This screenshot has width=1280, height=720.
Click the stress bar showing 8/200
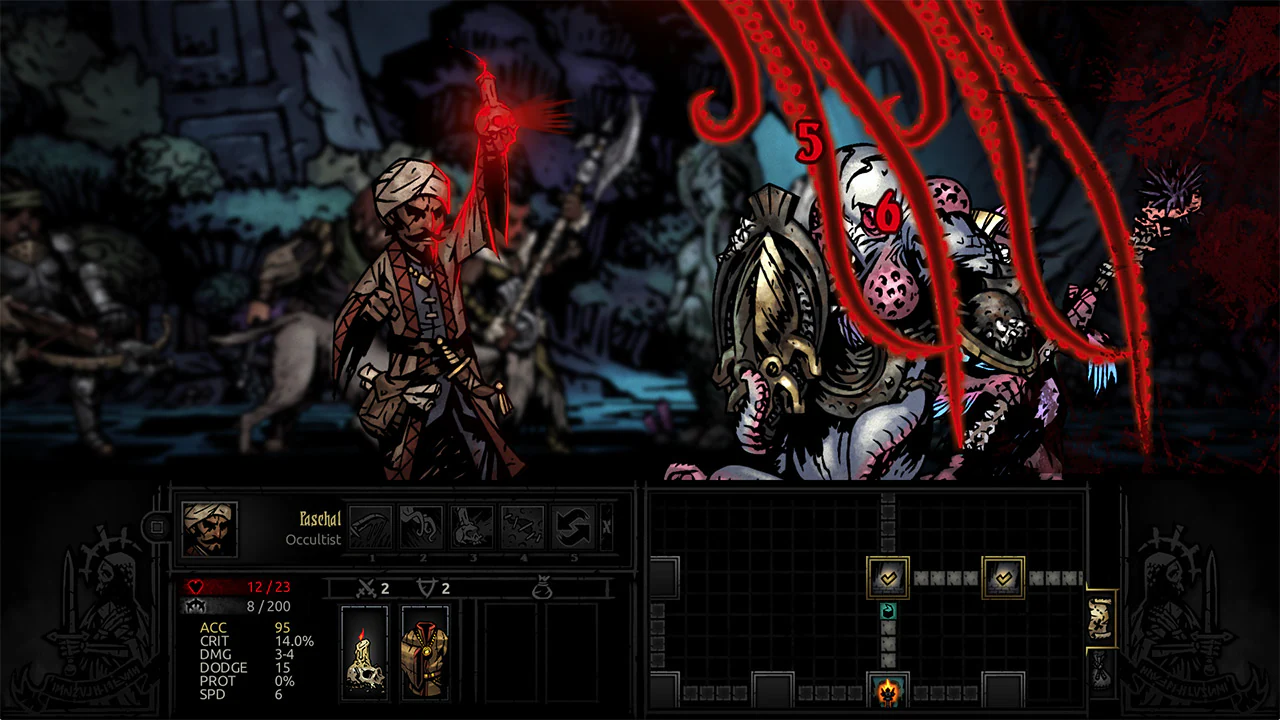tap(243, 604)
